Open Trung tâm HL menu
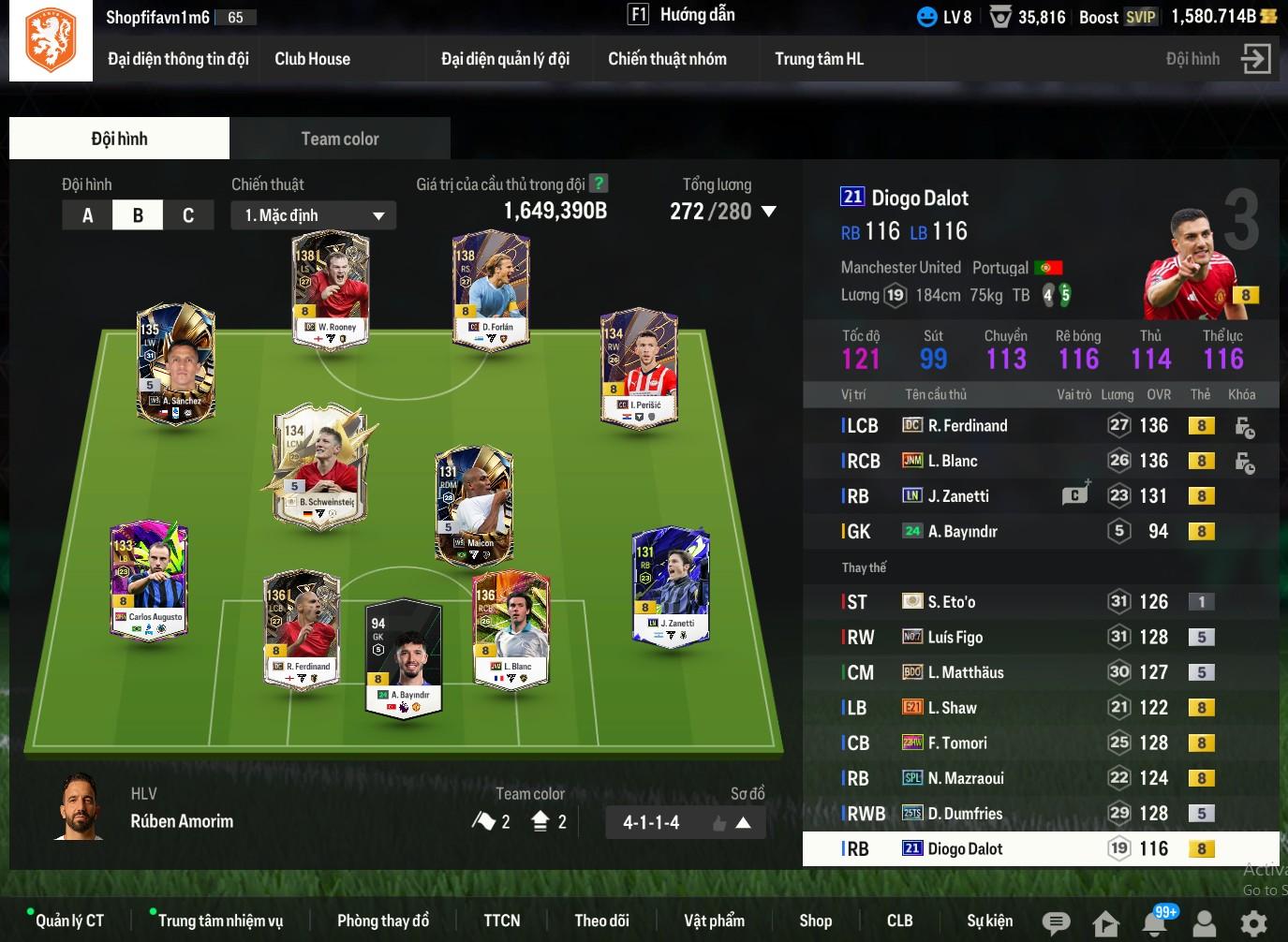 [x=819, y=59]
